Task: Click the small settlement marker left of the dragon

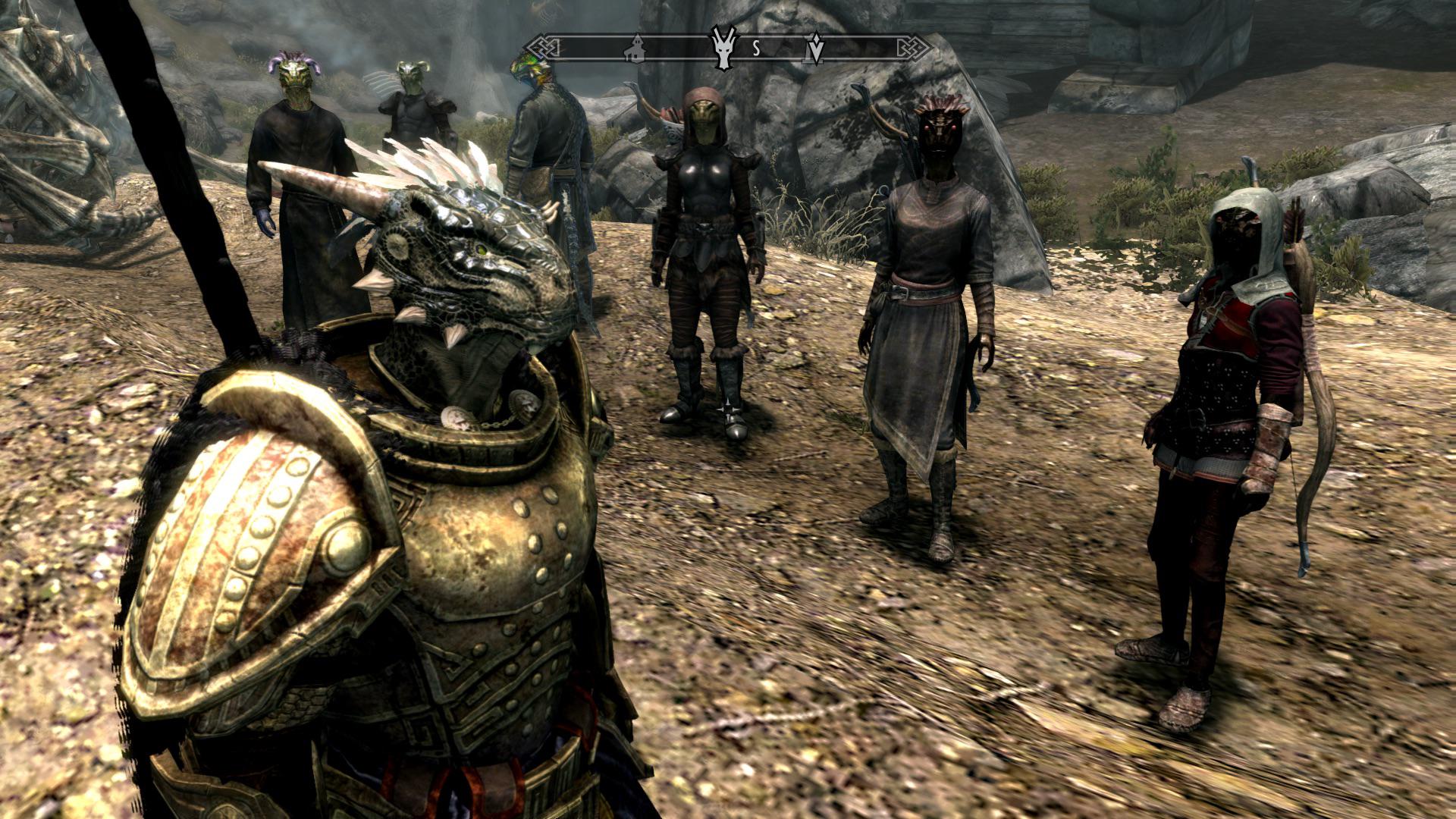Action: click(635, 52)
